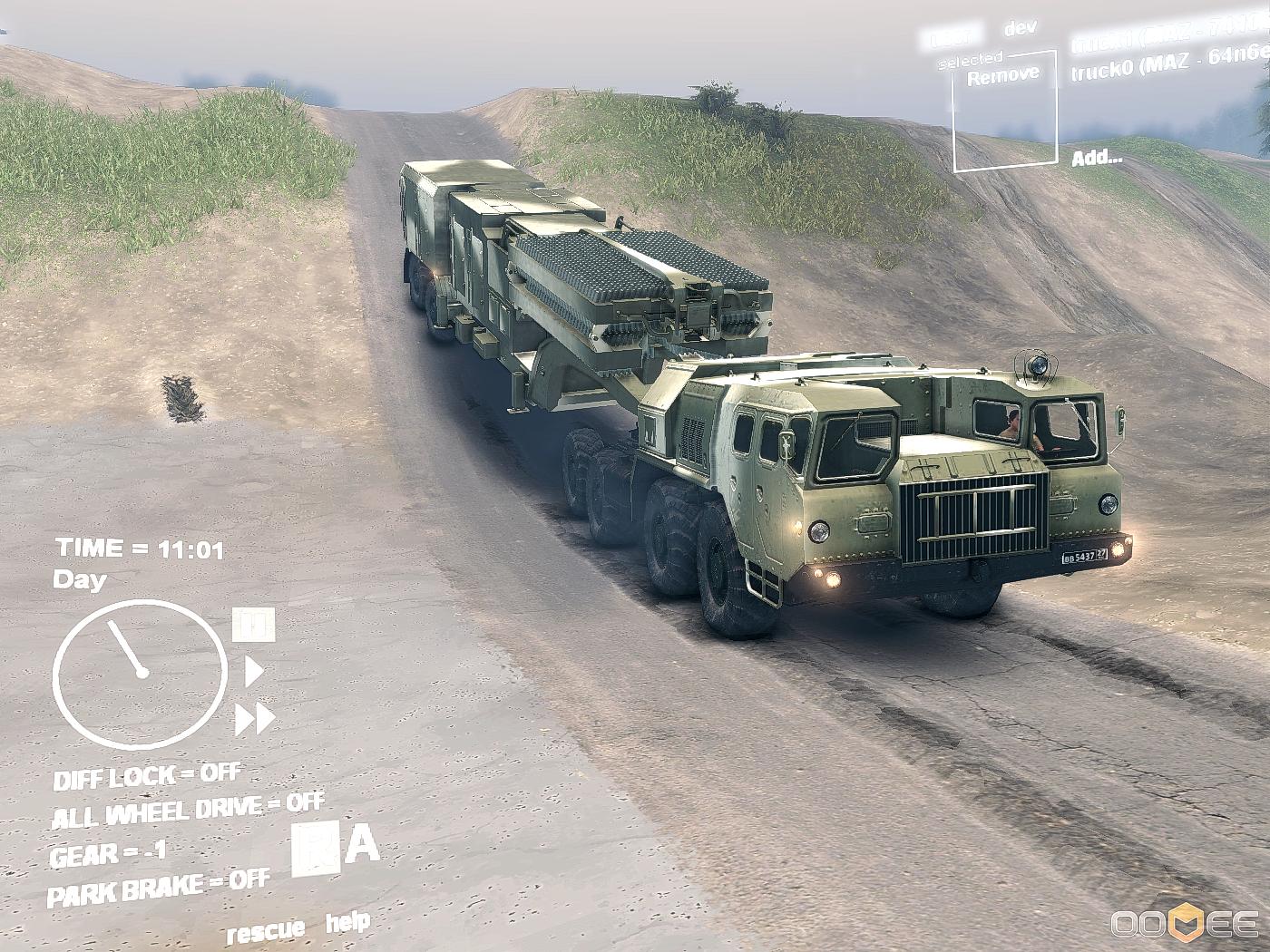
Task: Open the help text
Action: (x=347, y=924)
